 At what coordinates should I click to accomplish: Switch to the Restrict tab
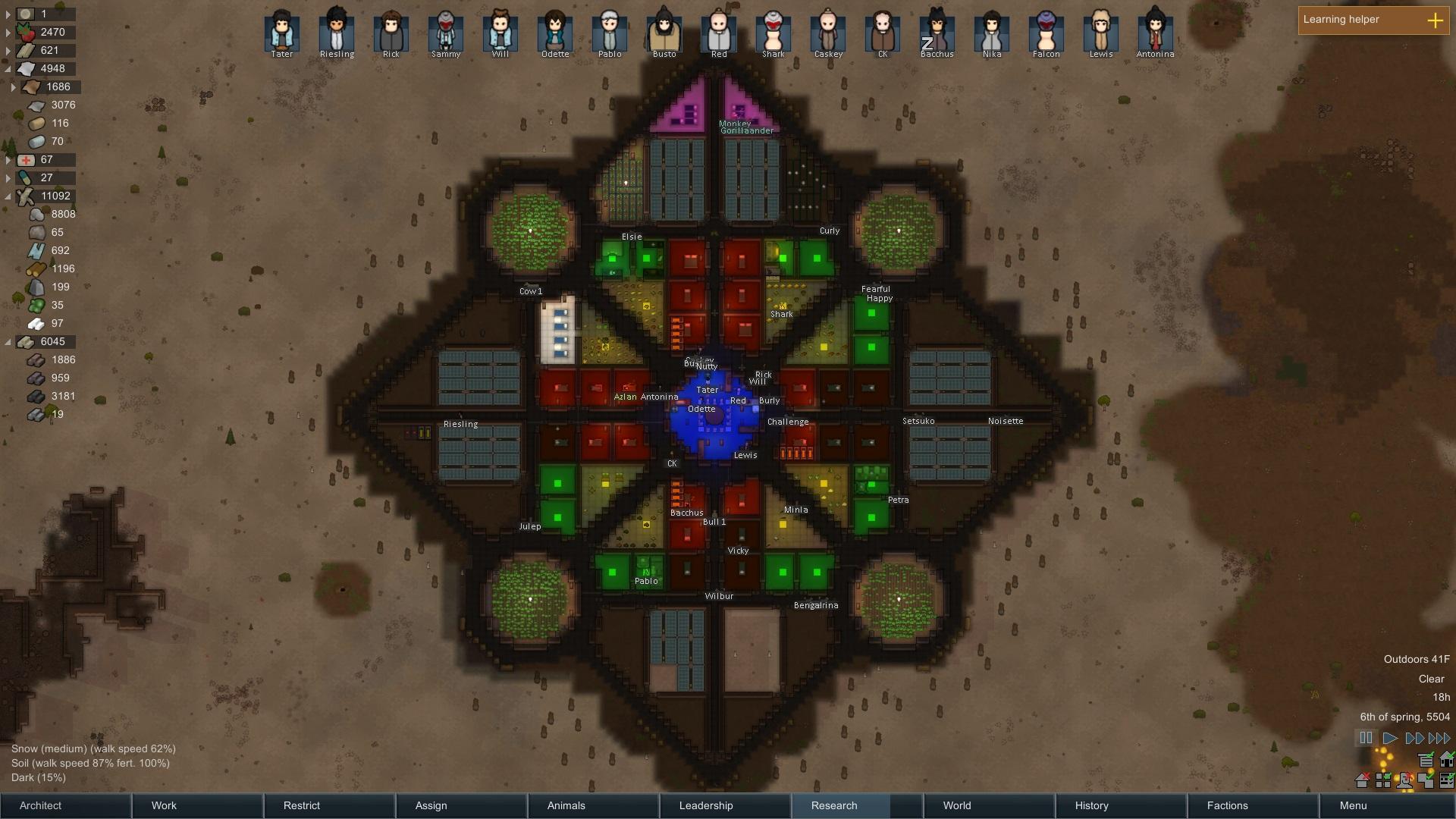(x=329, y=805)
